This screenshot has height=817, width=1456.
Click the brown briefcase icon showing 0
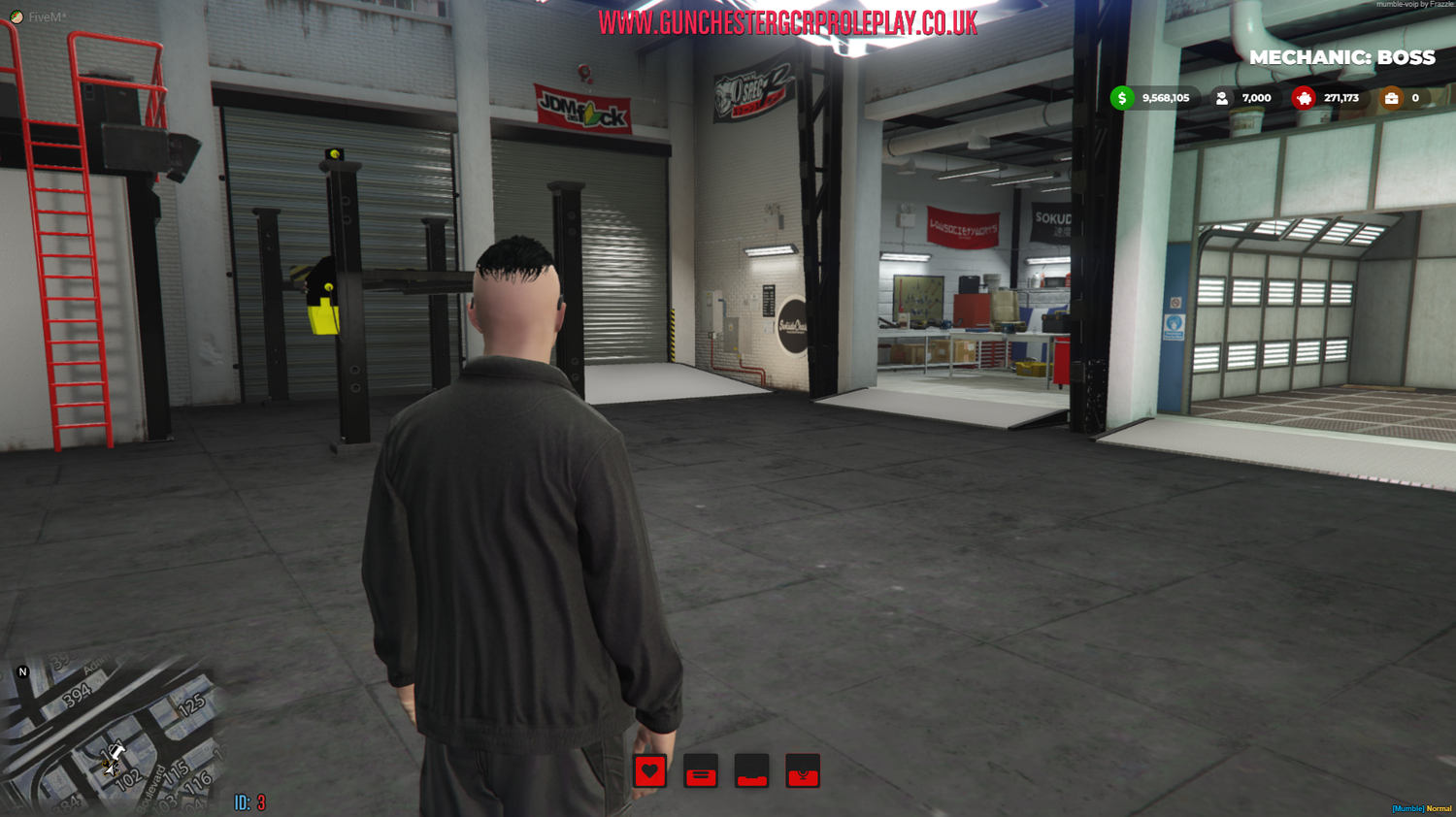(1394, 98)
